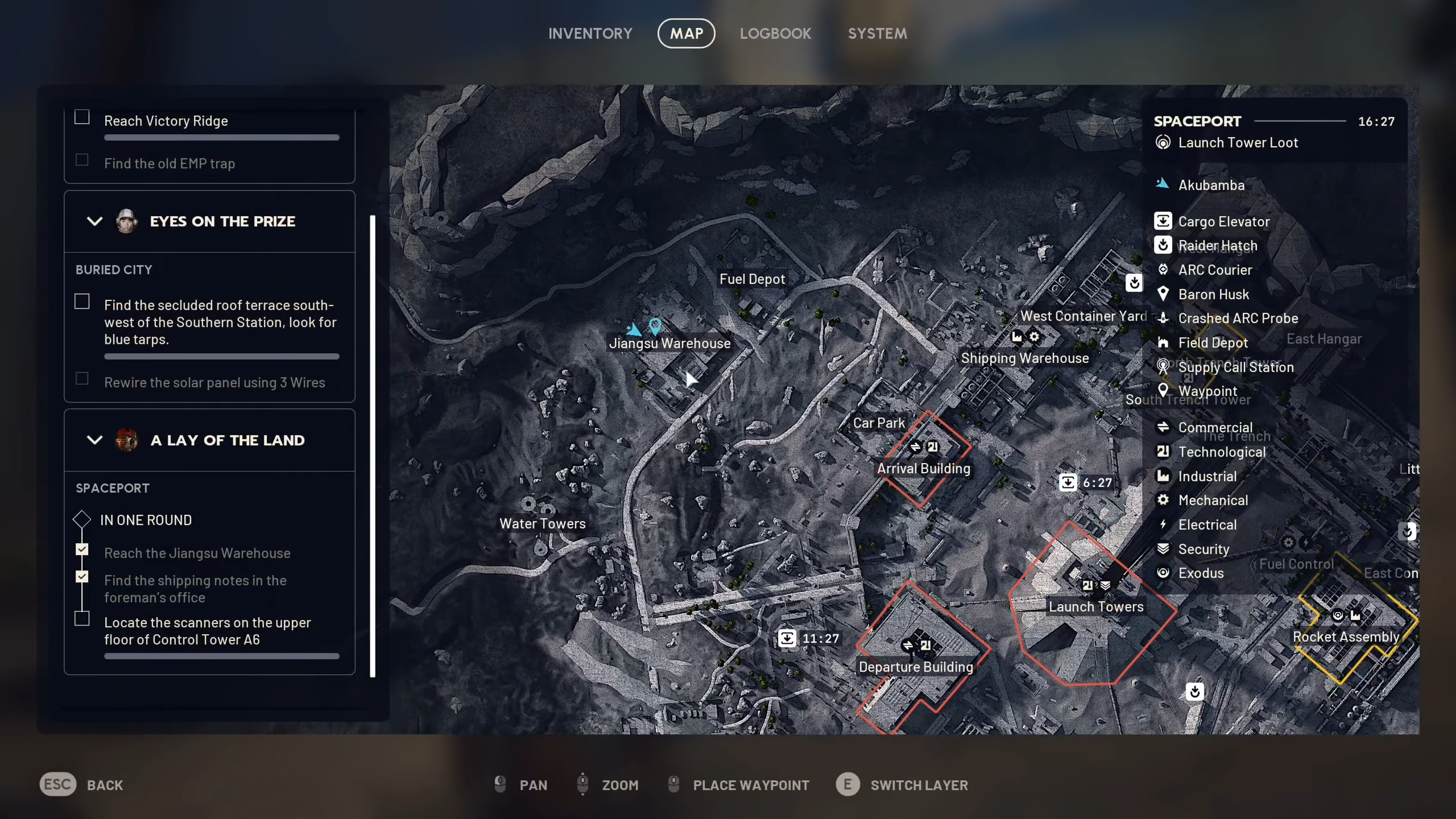The height and width of the screenshot is (819, 1456).
Task: Collapse the A Lay of the Land quest
Action: 94,440
